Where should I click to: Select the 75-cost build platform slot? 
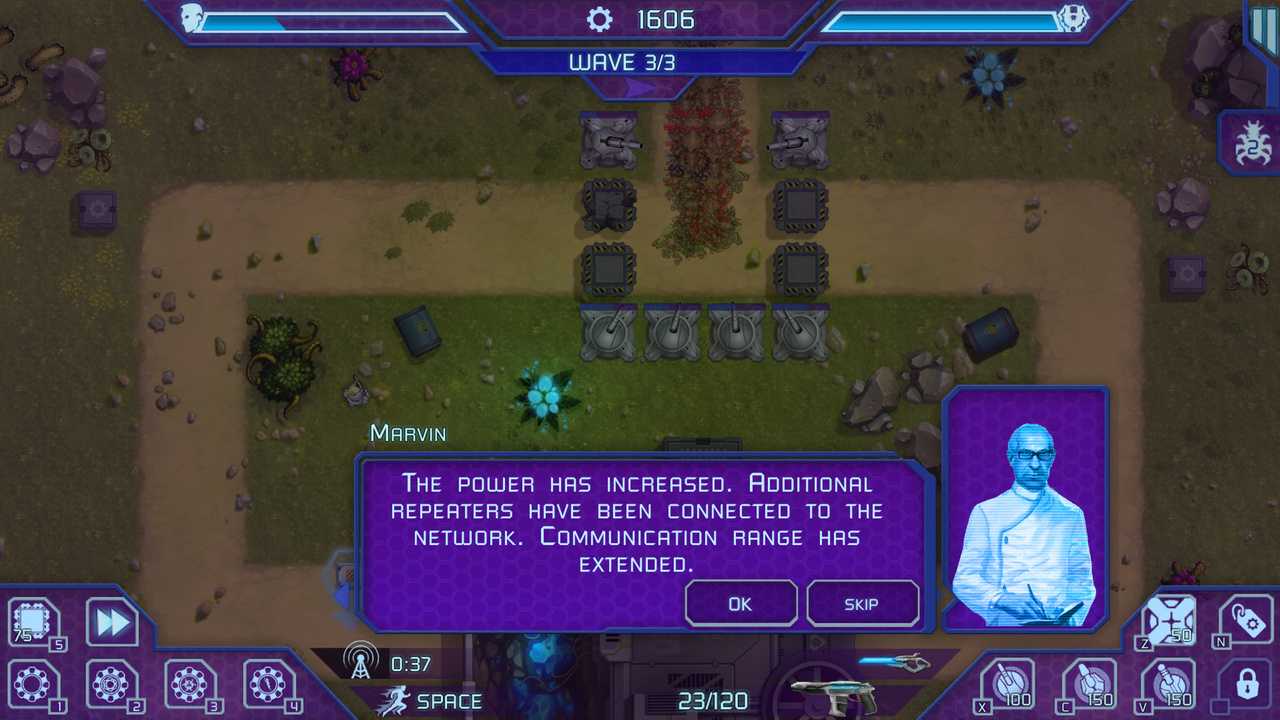(32, 623)
